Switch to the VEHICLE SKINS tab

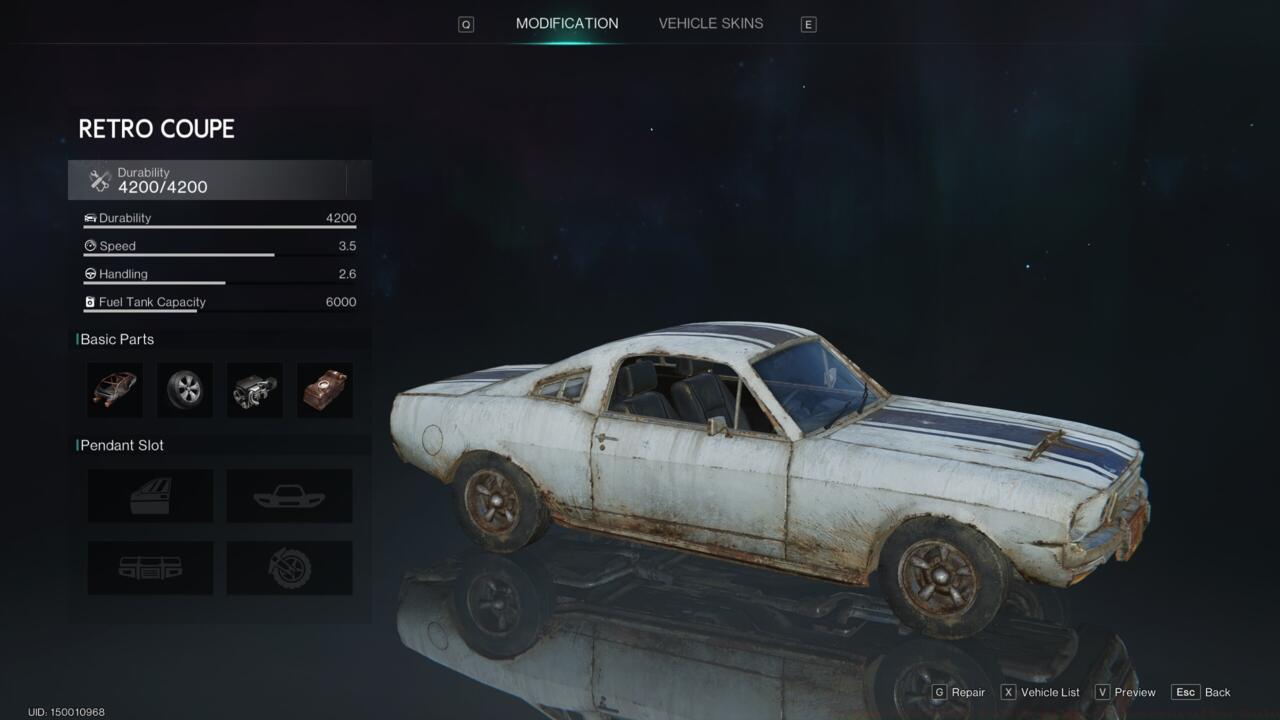coord(710,23)
